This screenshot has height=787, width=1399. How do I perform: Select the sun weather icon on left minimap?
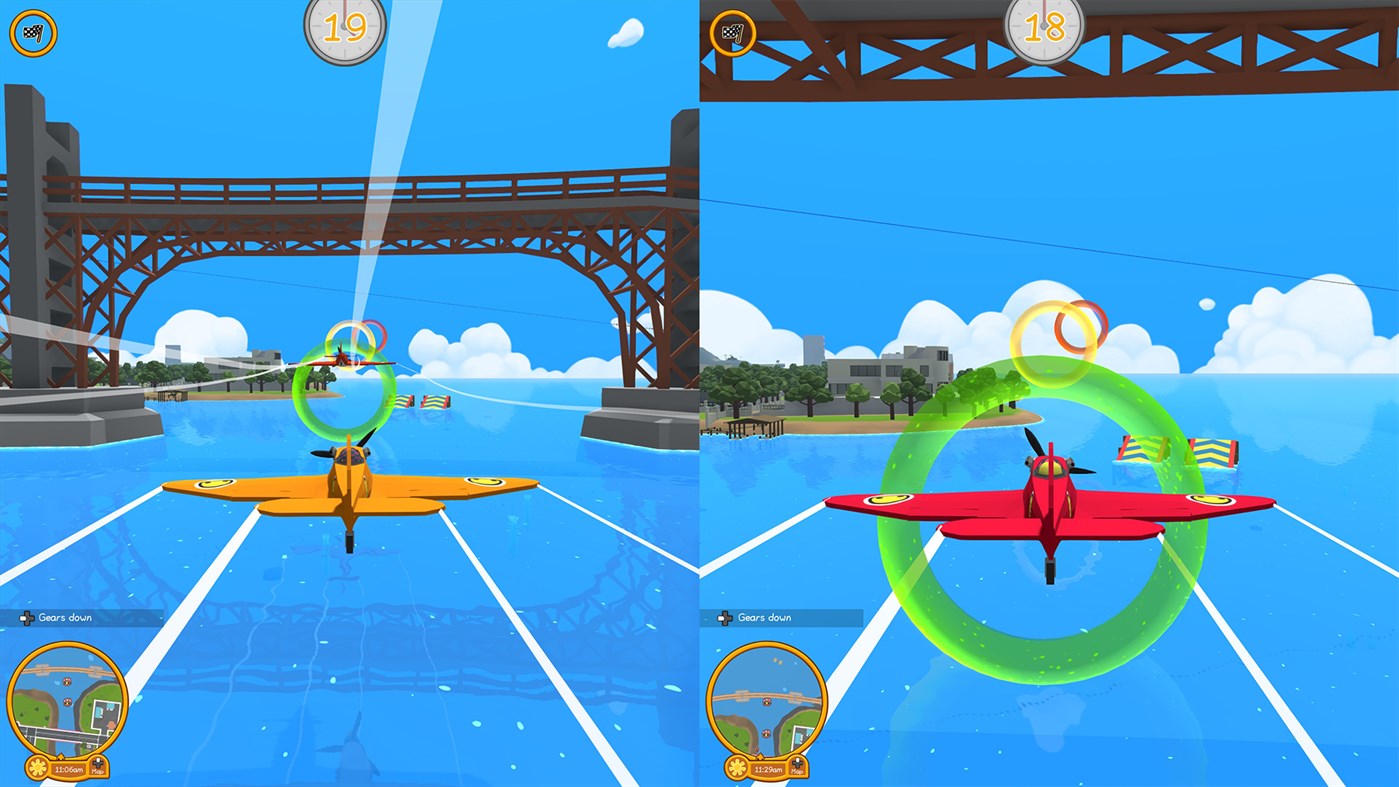click(38, 768)
